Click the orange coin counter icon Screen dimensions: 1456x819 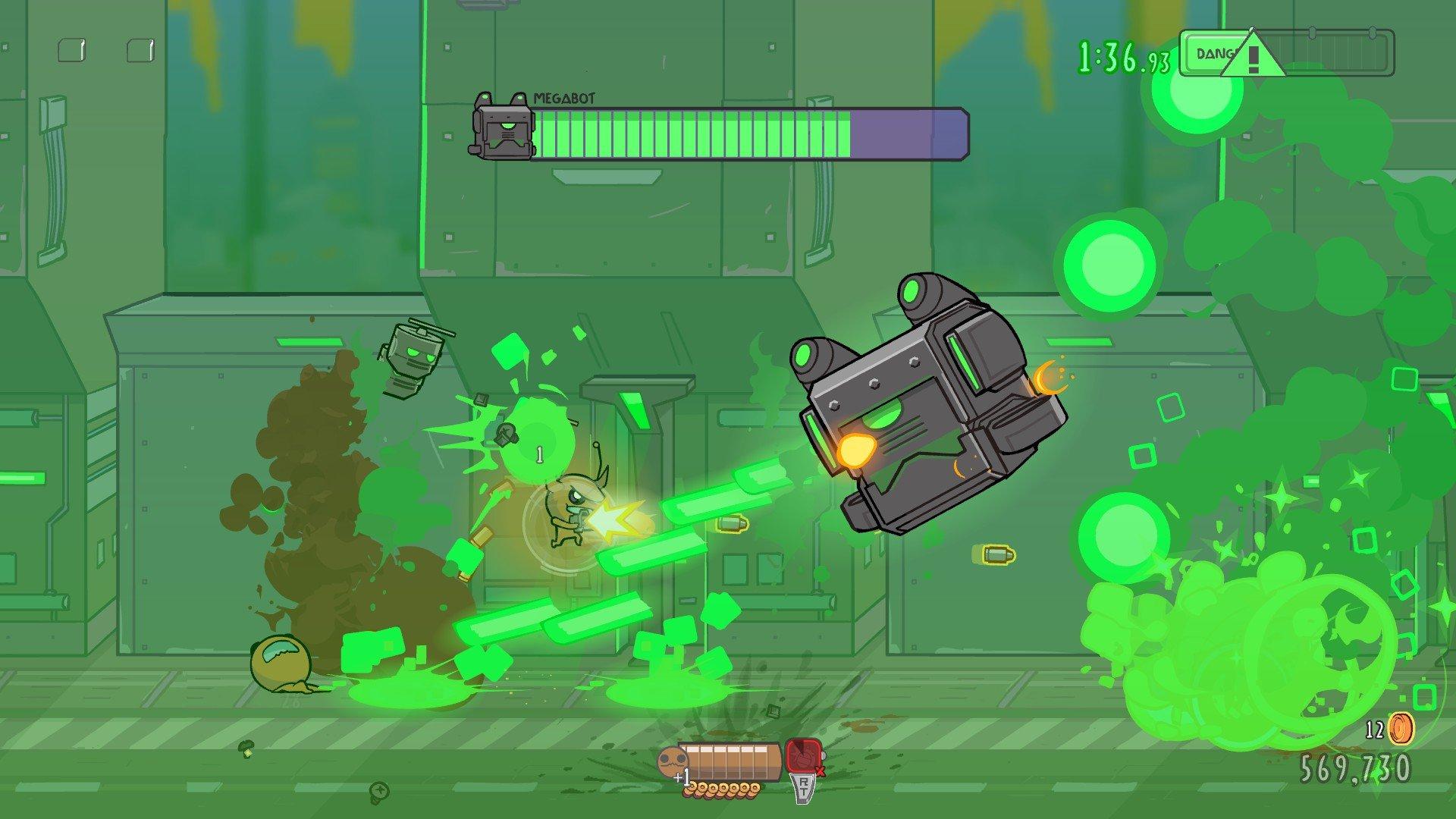(1401, 730)
